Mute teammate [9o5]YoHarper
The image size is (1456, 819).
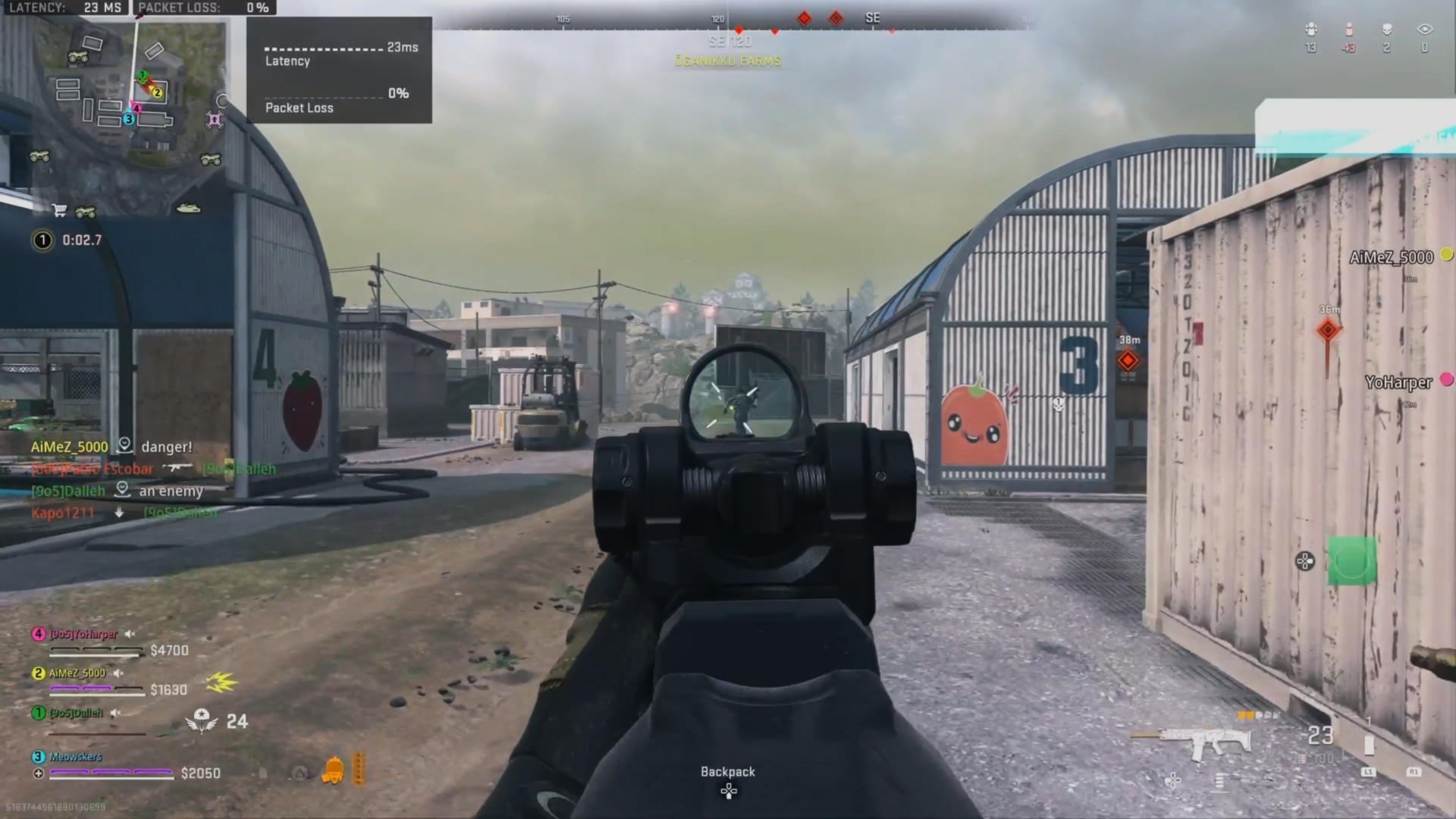[x=130, y=634]
